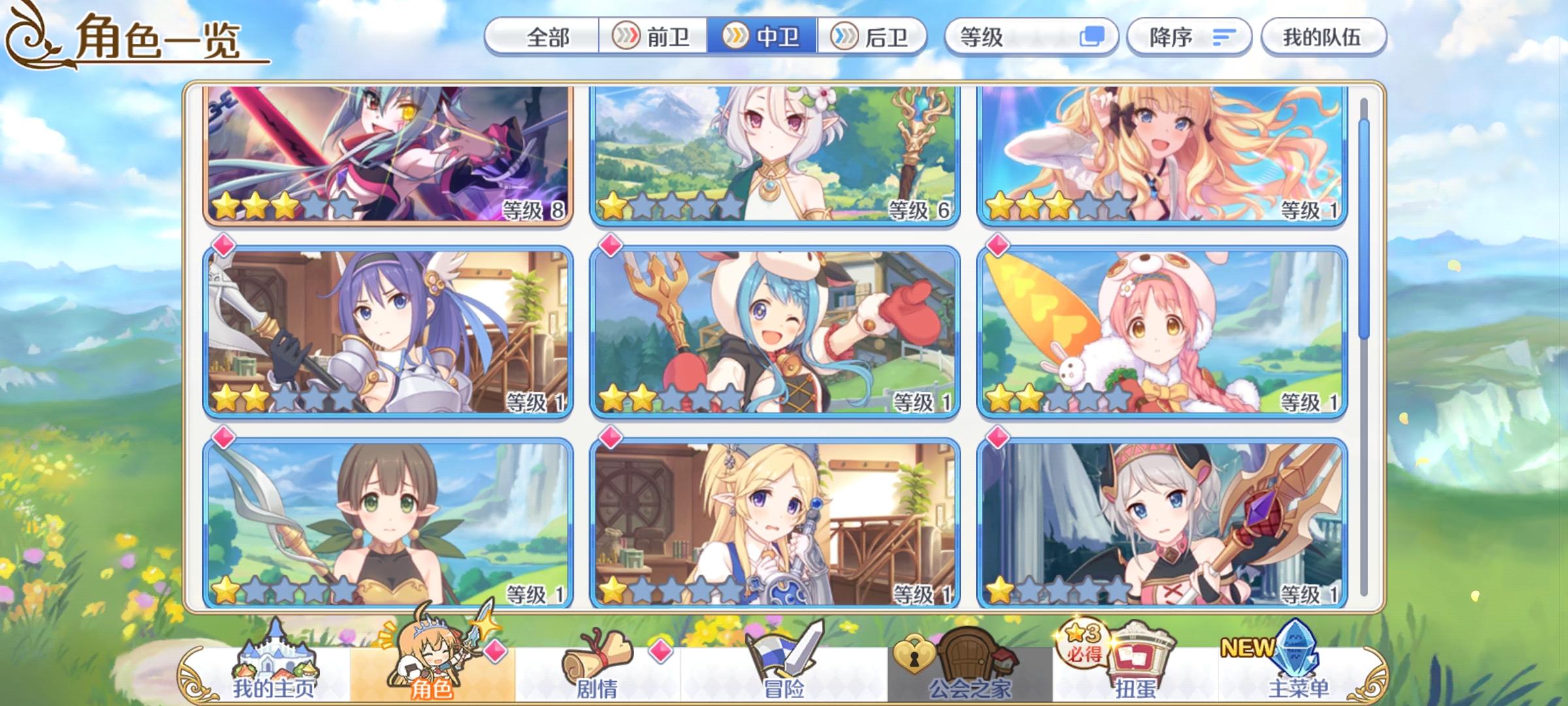The height and width of the screenshot is (706, 1568).
Task: Open 我的队伍 my teams
Action: pyautogui.click(x=1322, y=37)
